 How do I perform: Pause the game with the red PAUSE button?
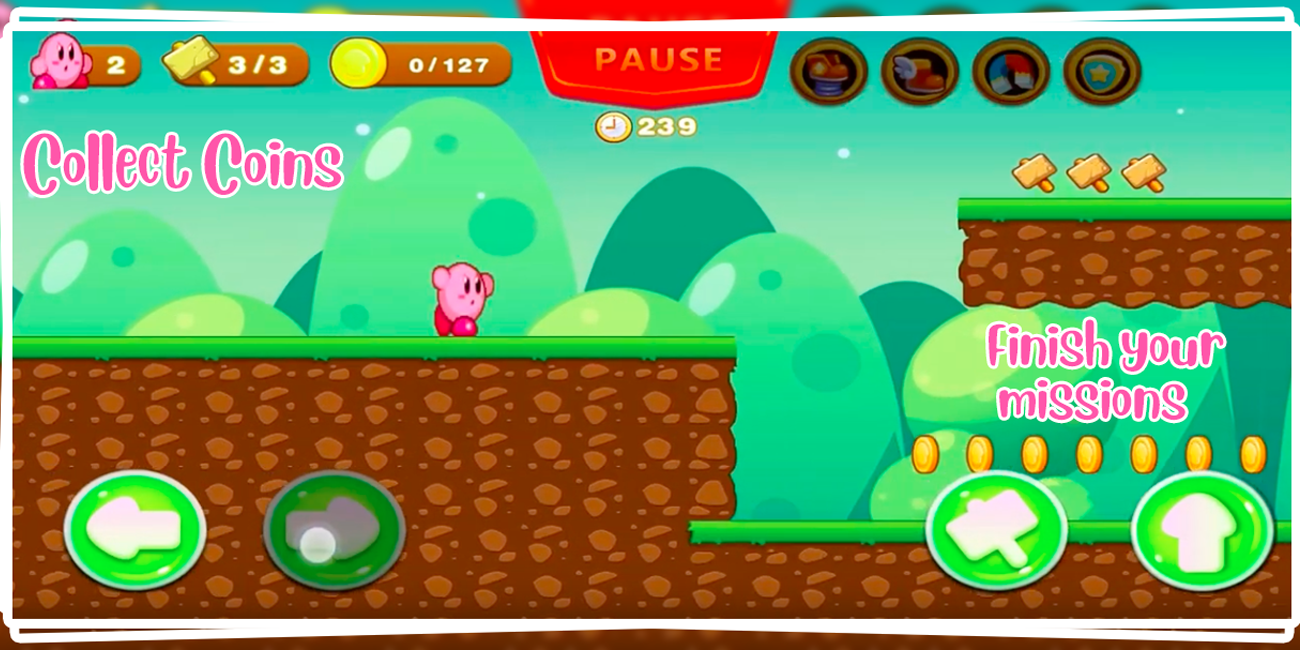tap(657, 62)
